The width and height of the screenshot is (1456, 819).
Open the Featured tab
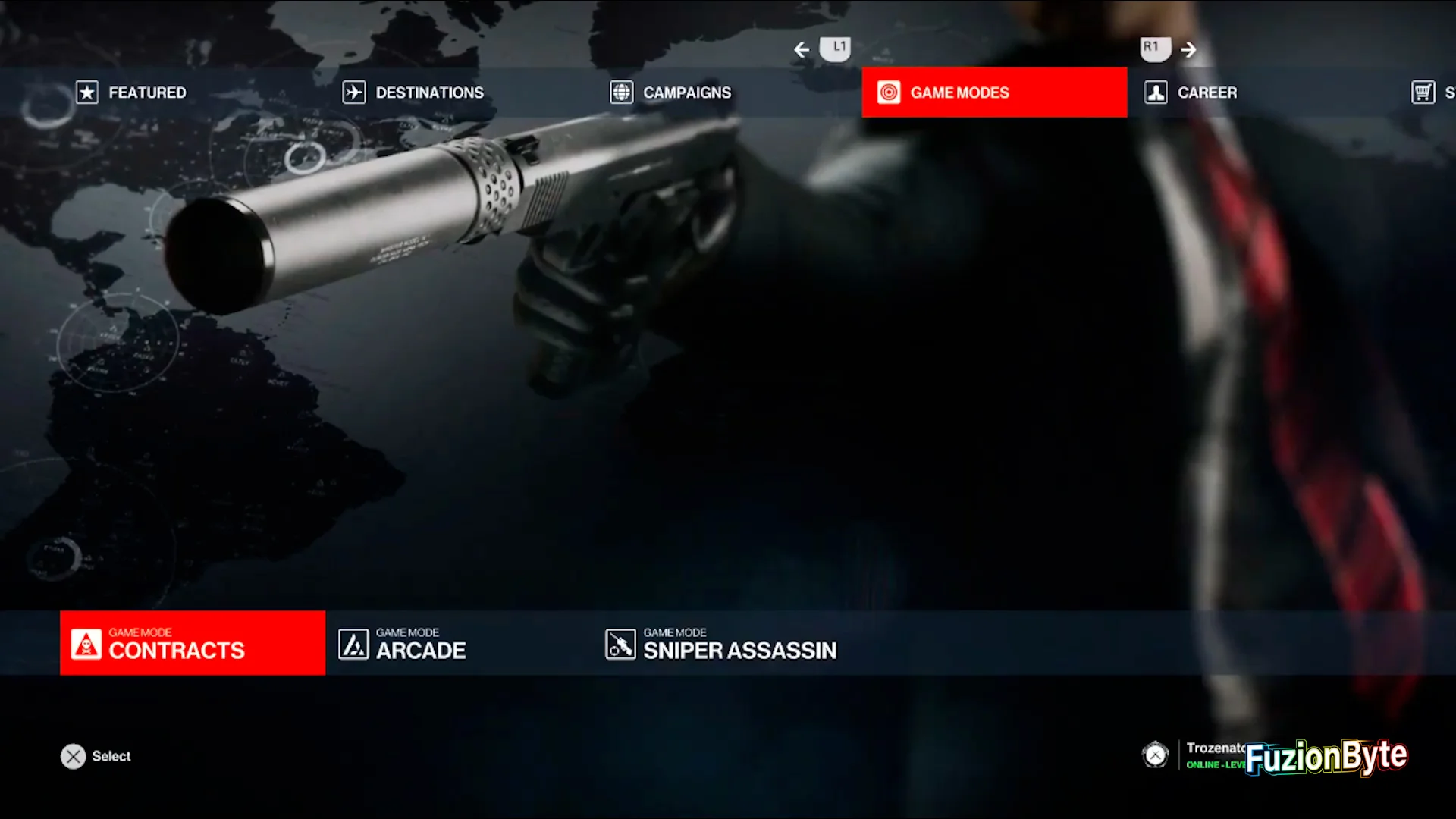(132, 93)
